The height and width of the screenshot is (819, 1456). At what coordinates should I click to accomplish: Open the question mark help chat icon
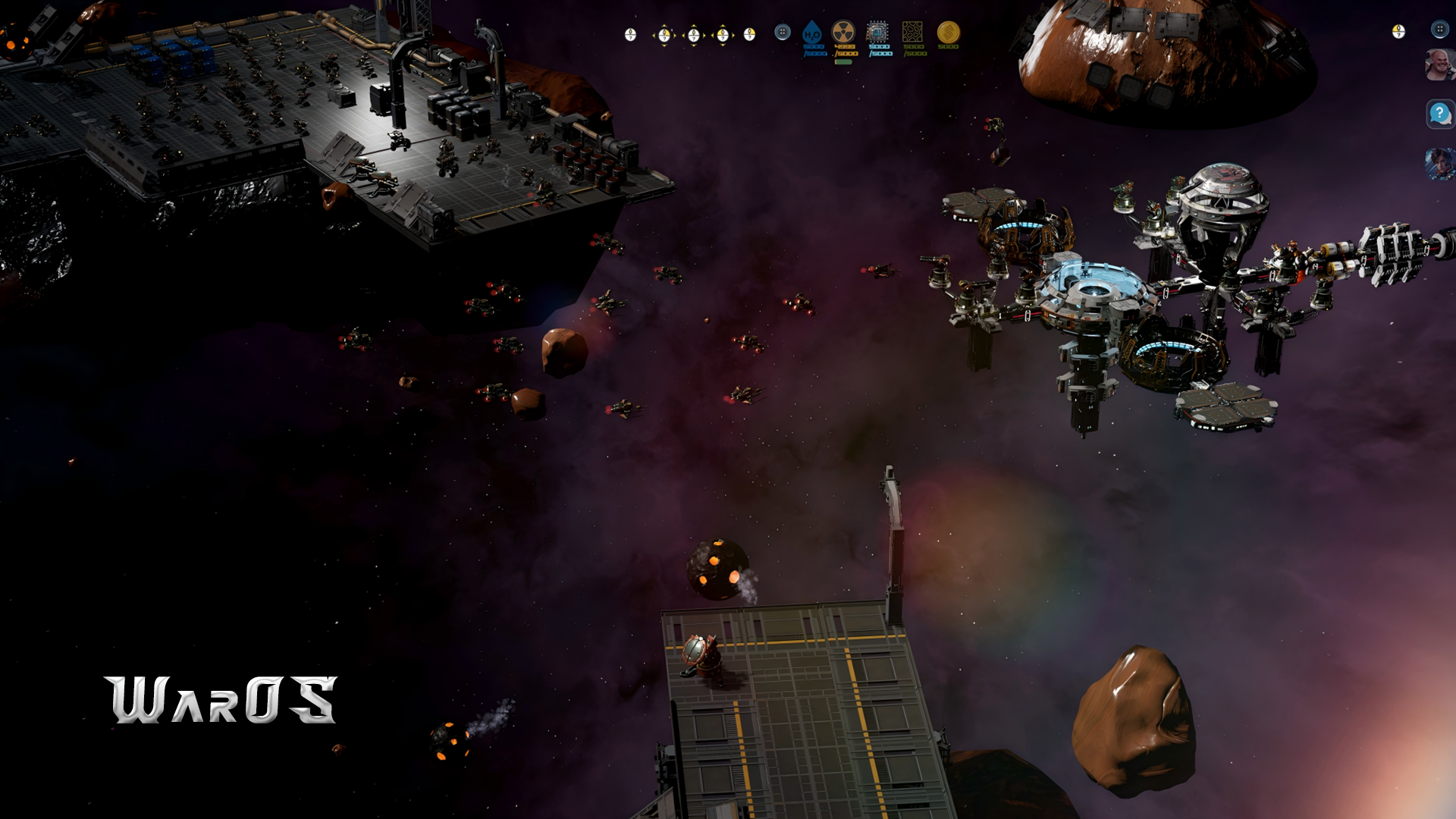1440,113
